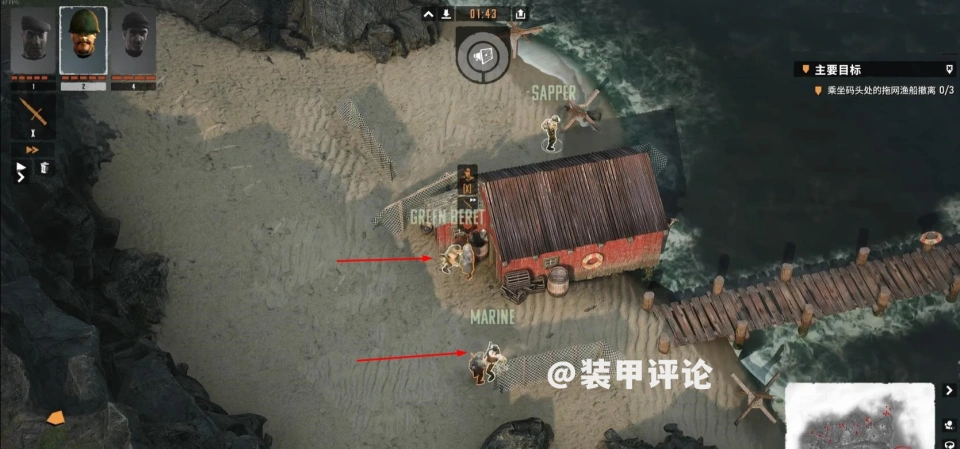Click the white play arrow button
The height and width of the screenshot is (449, 960).
click(x=21, y=168)
